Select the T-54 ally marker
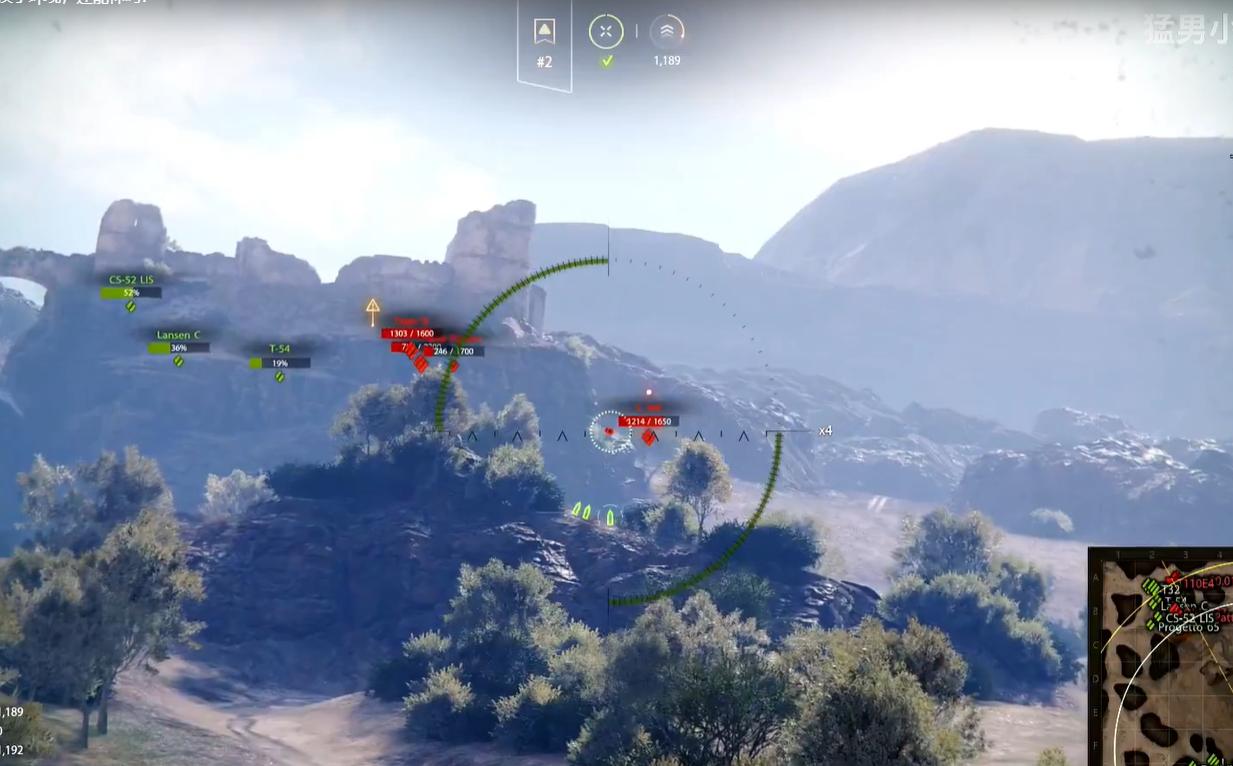 [x=279, y=350]
